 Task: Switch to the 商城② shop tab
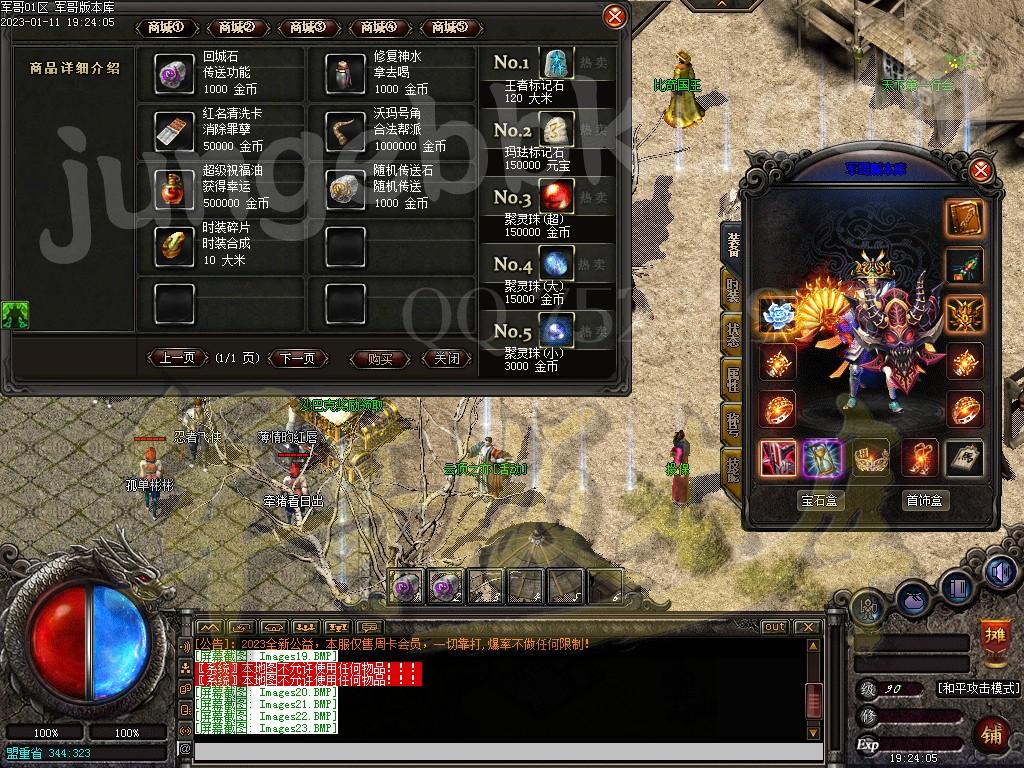pos(237,27)
